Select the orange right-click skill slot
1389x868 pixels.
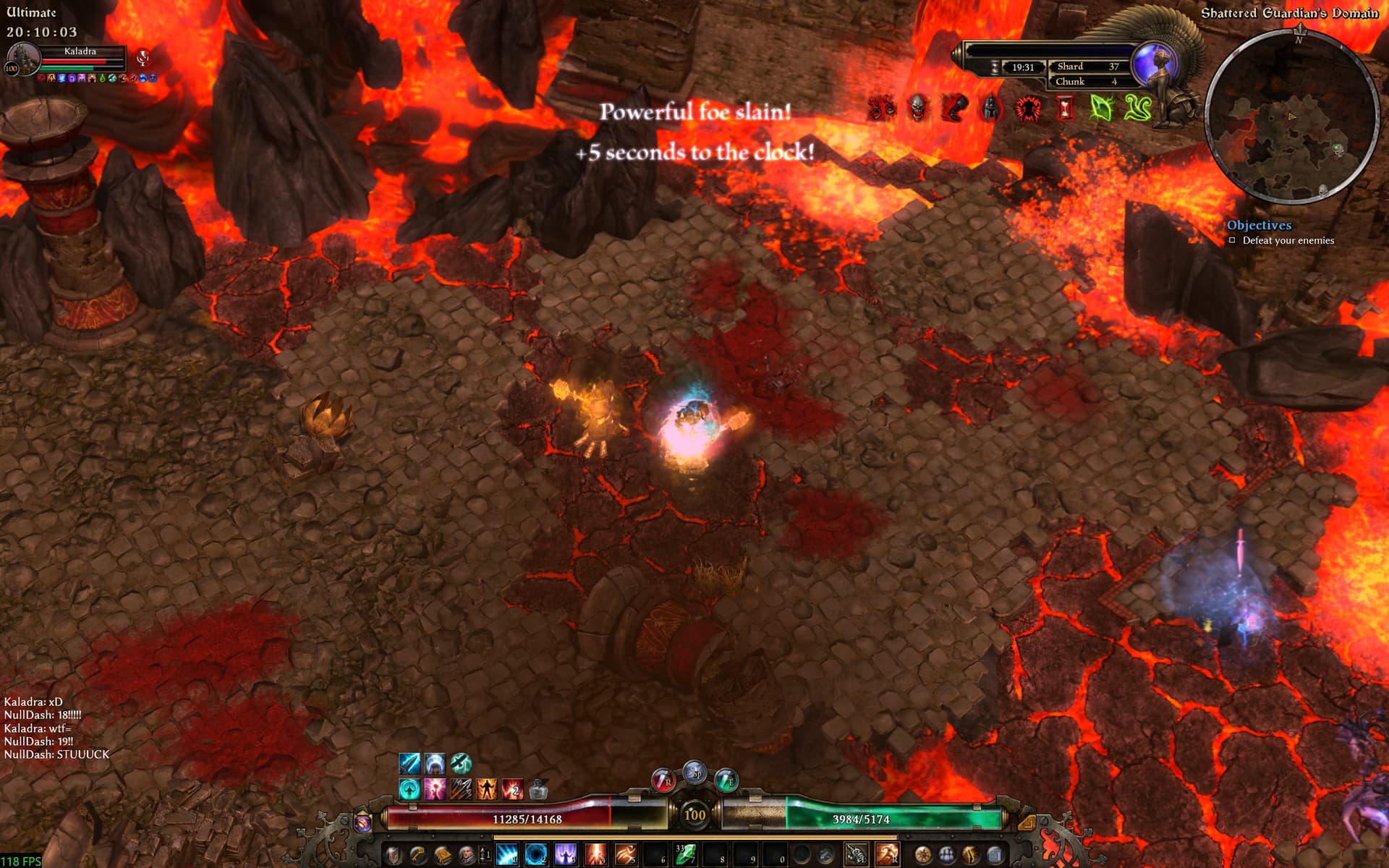[888, 855]
